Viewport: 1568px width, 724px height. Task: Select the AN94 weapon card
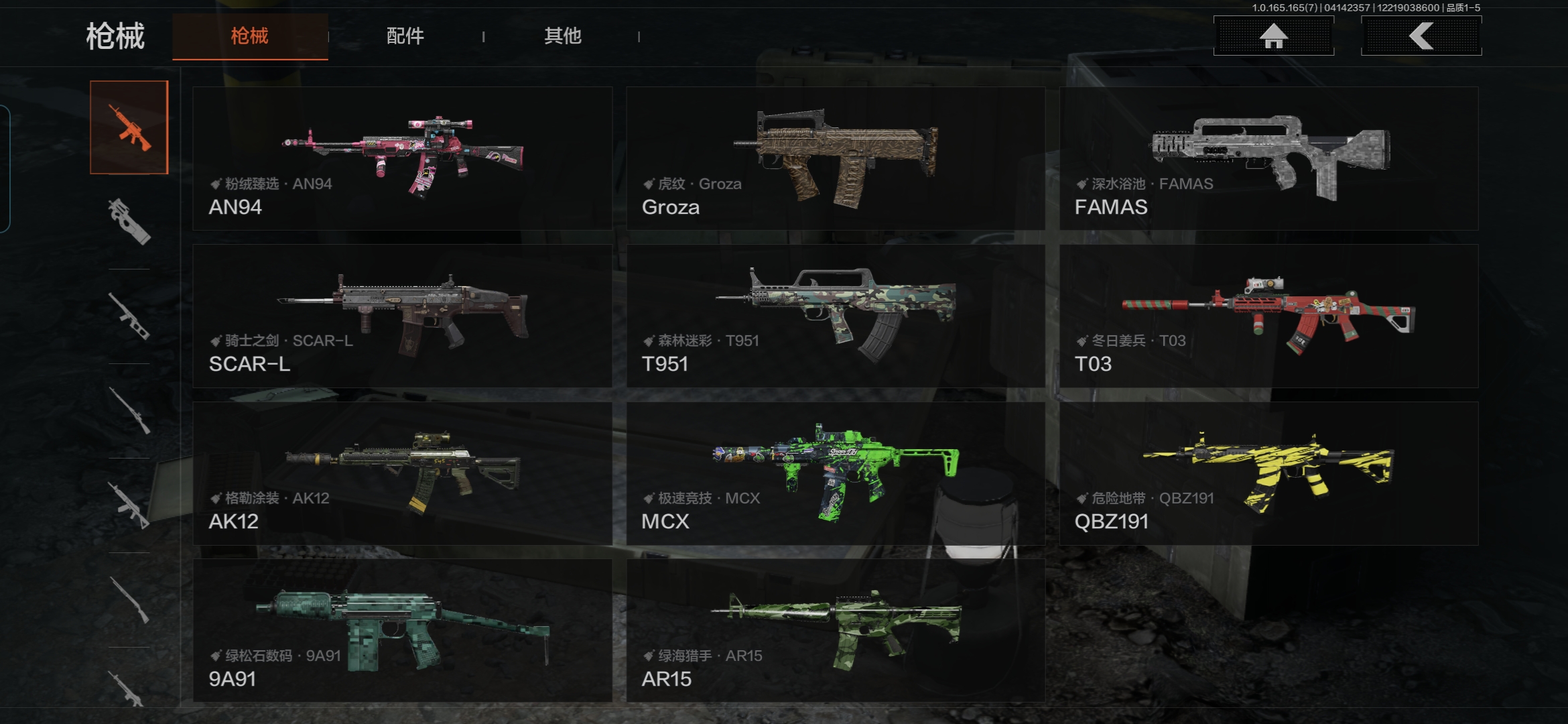[402, 158]
